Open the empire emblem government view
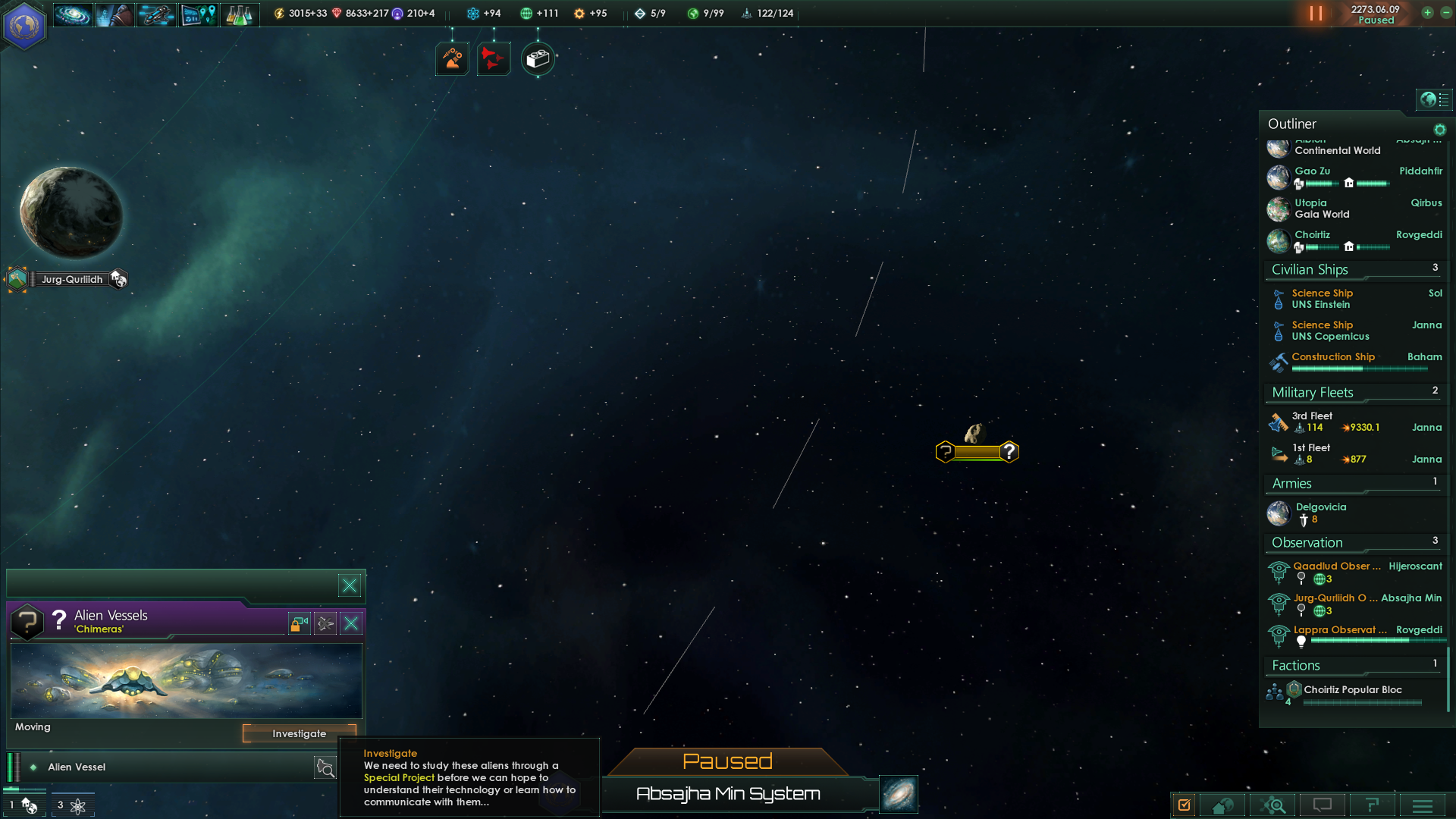The width and height of the screenshot is (1456, 819). pyautogui.click(x=24, y=24)
